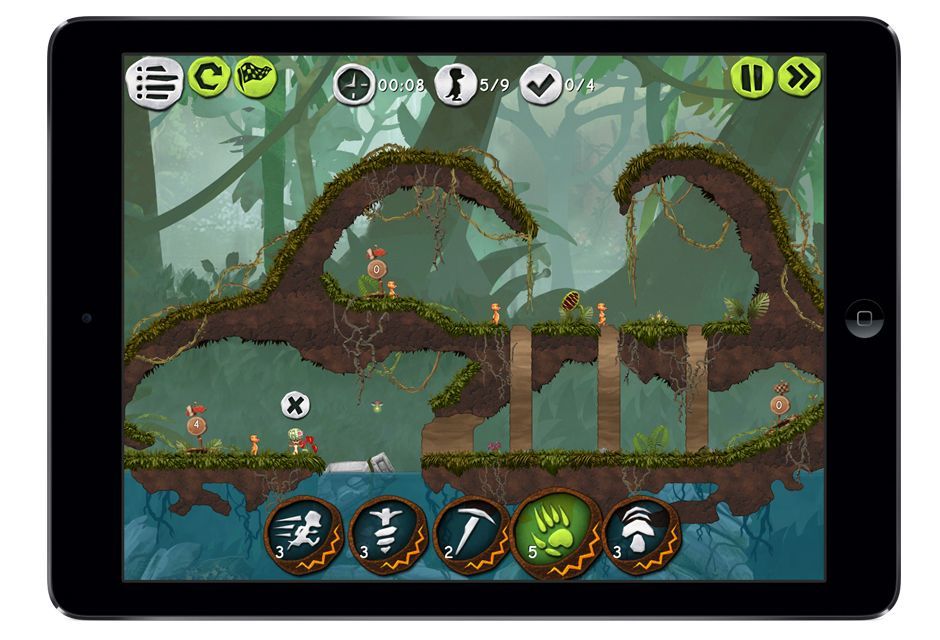940x640 pixels.
Task: Dismiss the white X cancel marker
Action: click(x=294, y=405)
